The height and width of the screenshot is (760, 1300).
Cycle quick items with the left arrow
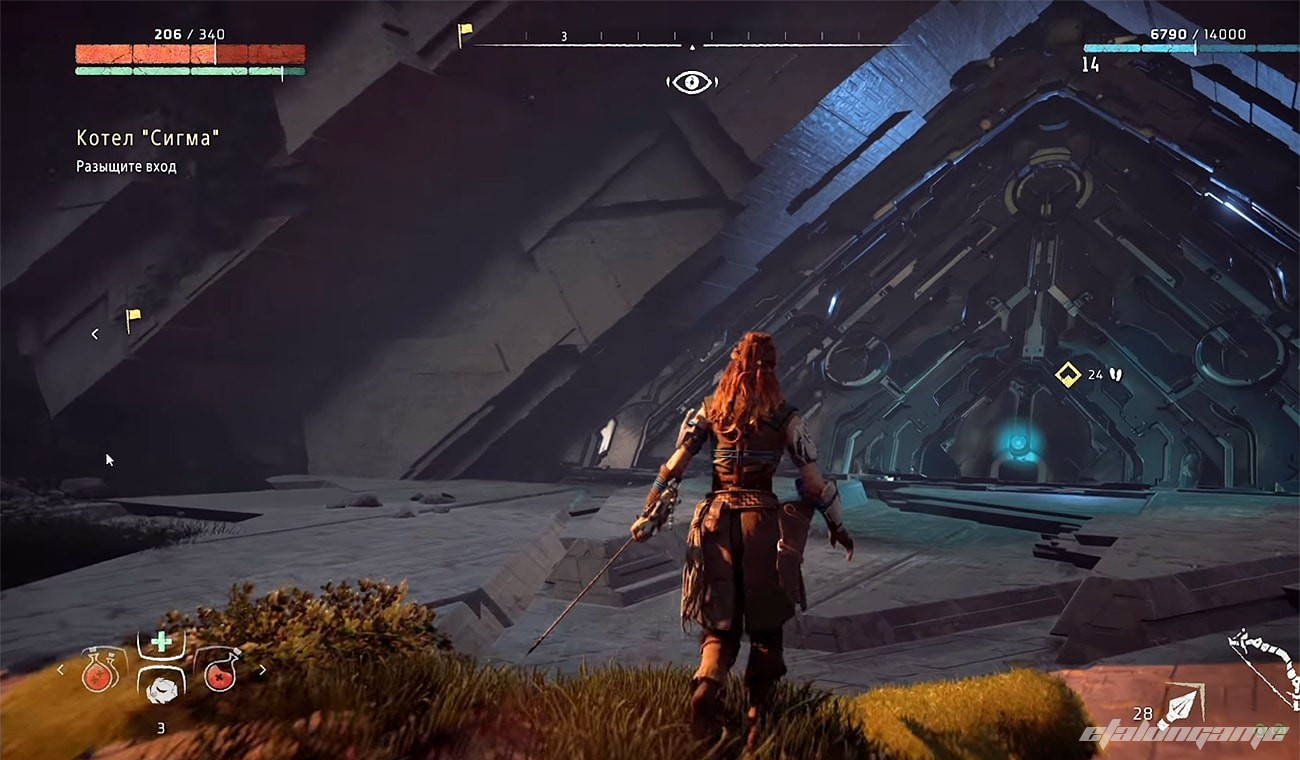(61, 670)
